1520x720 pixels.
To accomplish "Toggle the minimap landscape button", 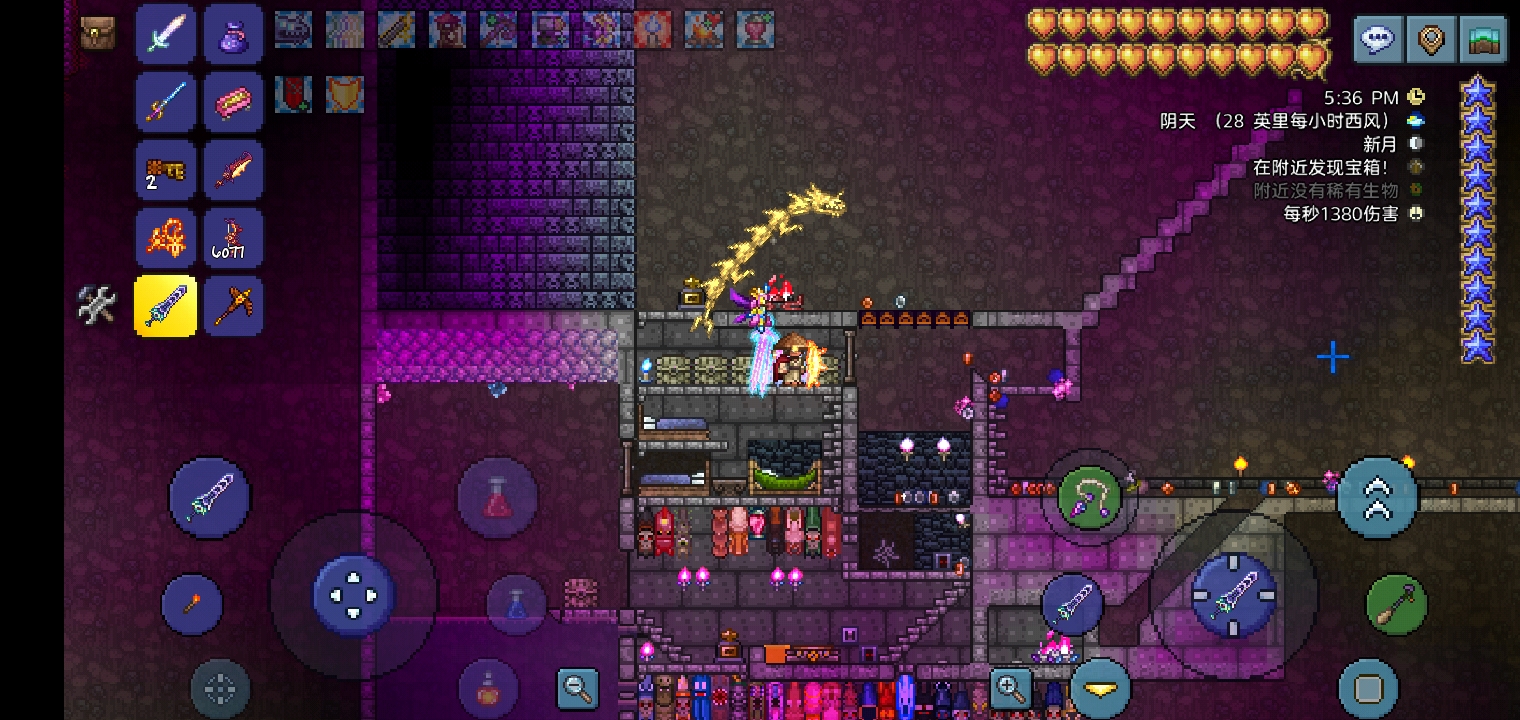I will (1482, 40).
